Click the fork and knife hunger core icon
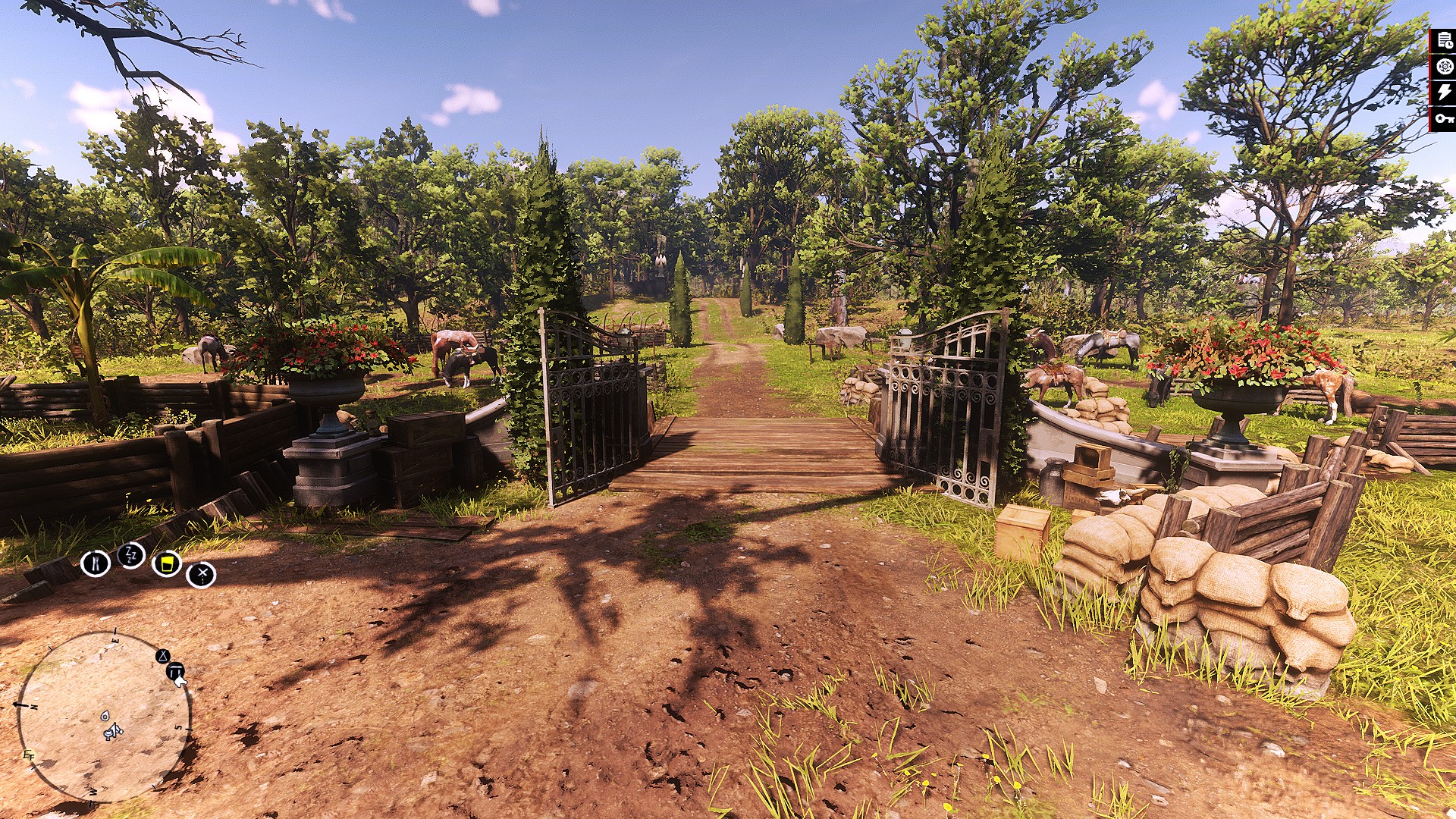1456x819 pixels. tap(97, 564)
